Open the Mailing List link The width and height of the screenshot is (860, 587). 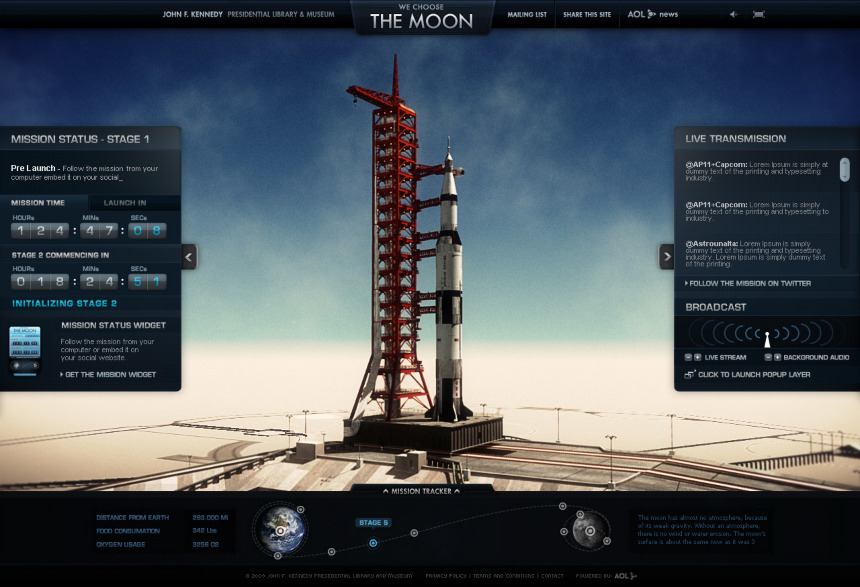click(x=527, y=15)
